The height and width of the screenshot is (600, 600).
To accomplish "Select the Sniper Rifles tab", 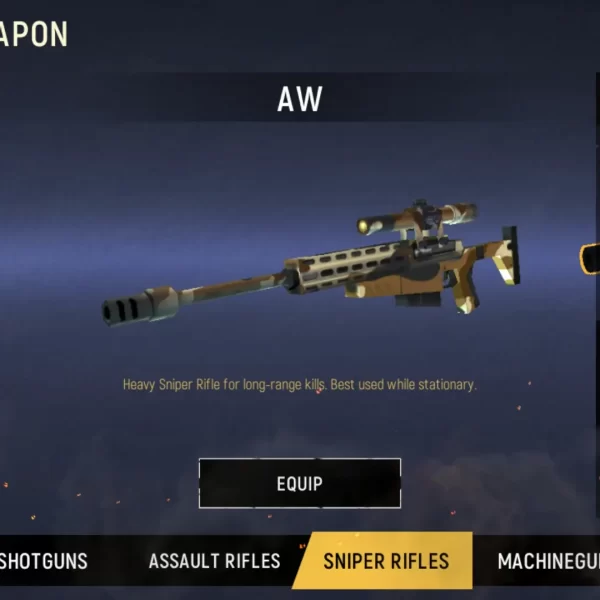I will click(385, 561).
